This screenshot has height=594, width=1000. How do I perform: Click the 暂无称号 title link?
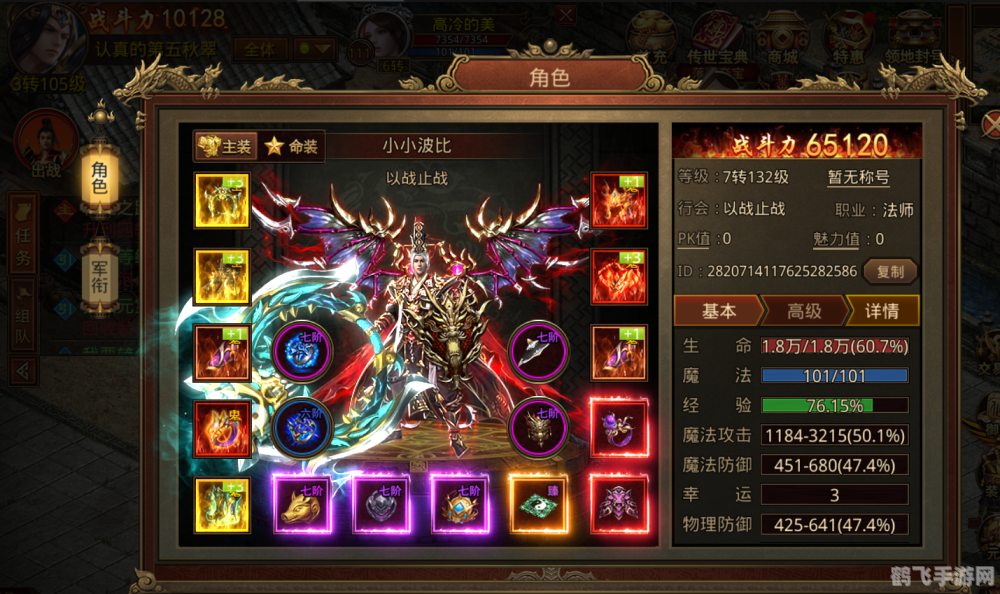point(857,179)
